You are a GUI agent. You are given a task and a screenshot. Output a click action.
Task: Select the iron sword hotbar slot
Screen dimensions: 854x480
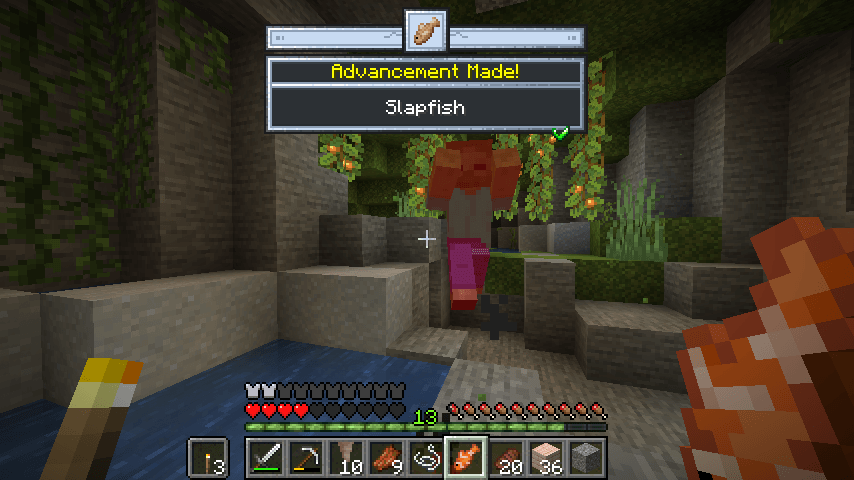[x=267, y=458]
